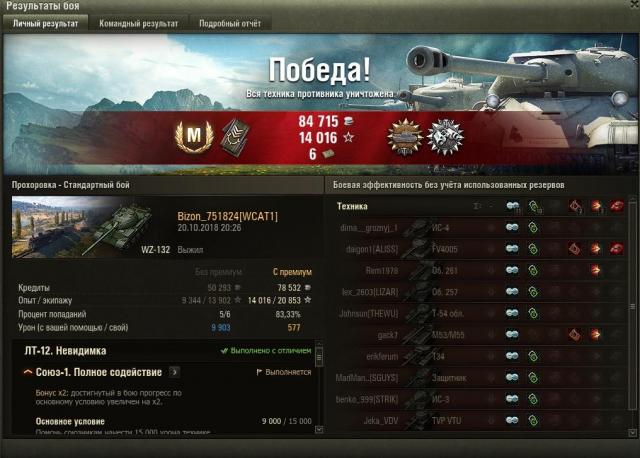Image resolution: width=640 pixels, height=458 pixels.
Task: Collapse the Союз-1. Полное содействие mission
Action: pos(28,372)
